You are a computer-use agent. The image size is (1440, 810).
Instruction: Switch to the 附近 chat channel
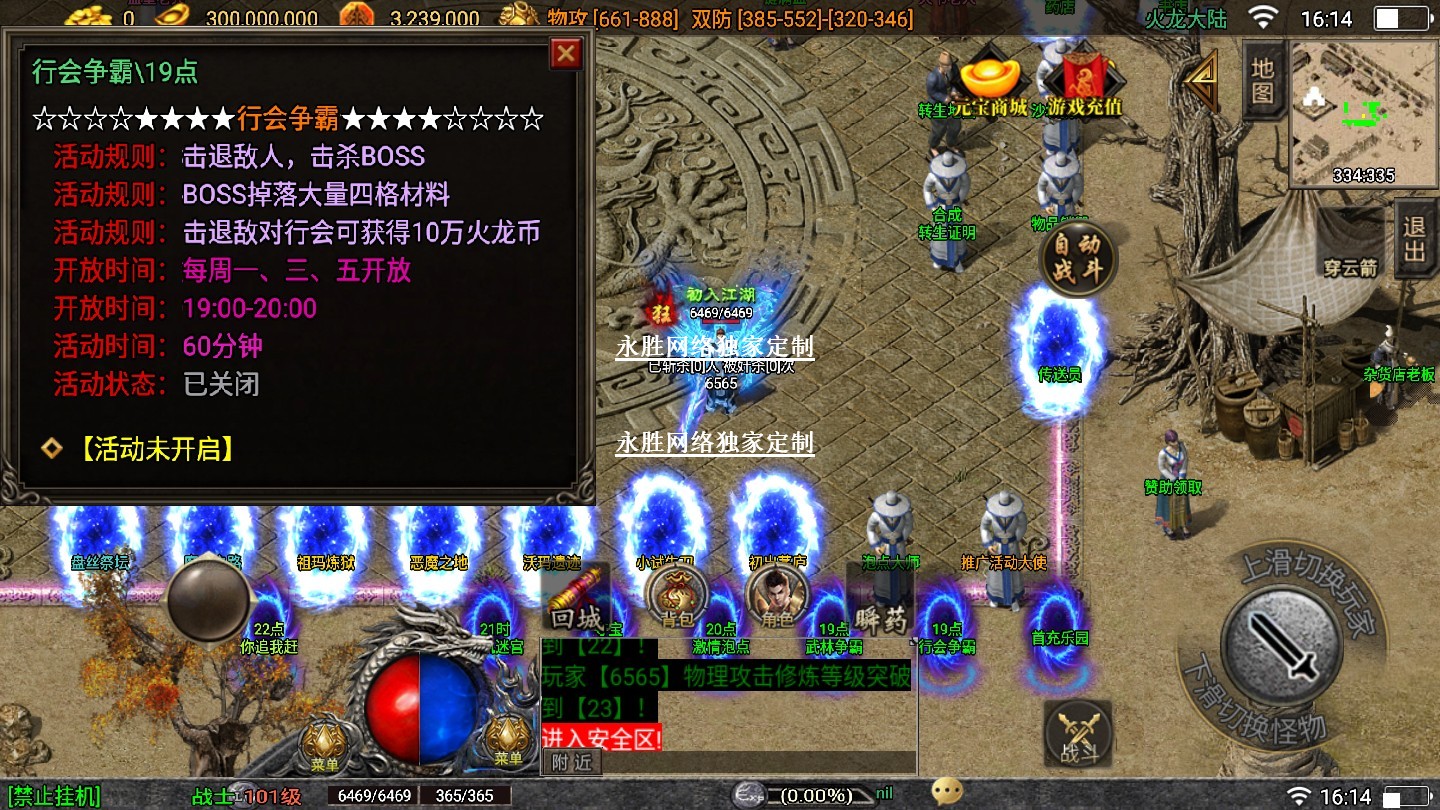[572, 762]
